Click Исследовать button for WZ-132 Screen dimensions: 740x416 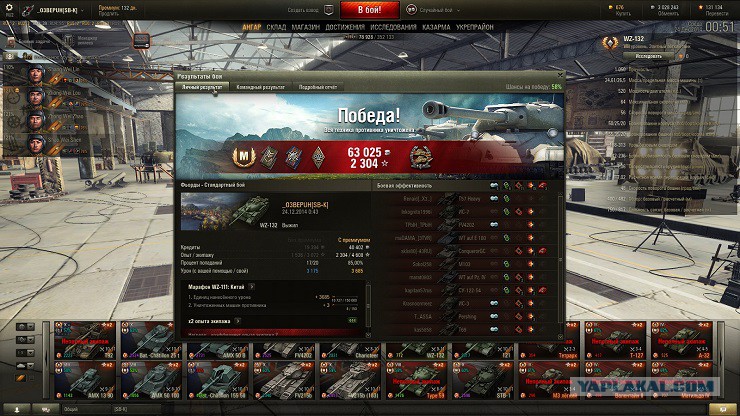648,56
